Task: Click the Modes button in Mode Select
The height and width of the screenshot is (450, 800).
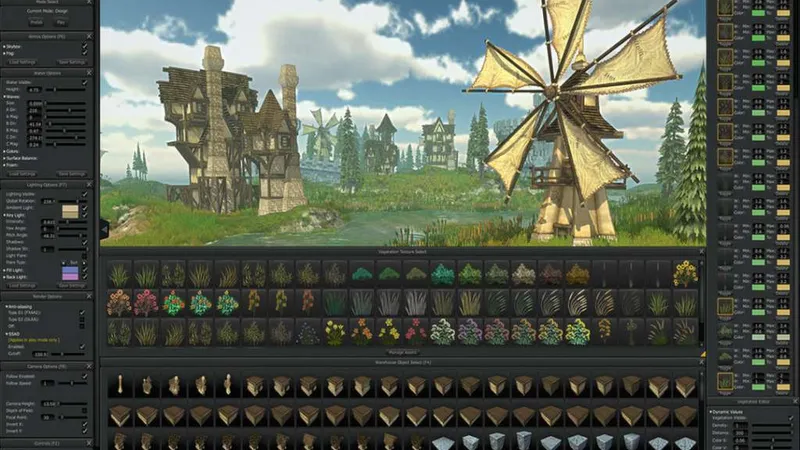Action: [x=36, y=21]
